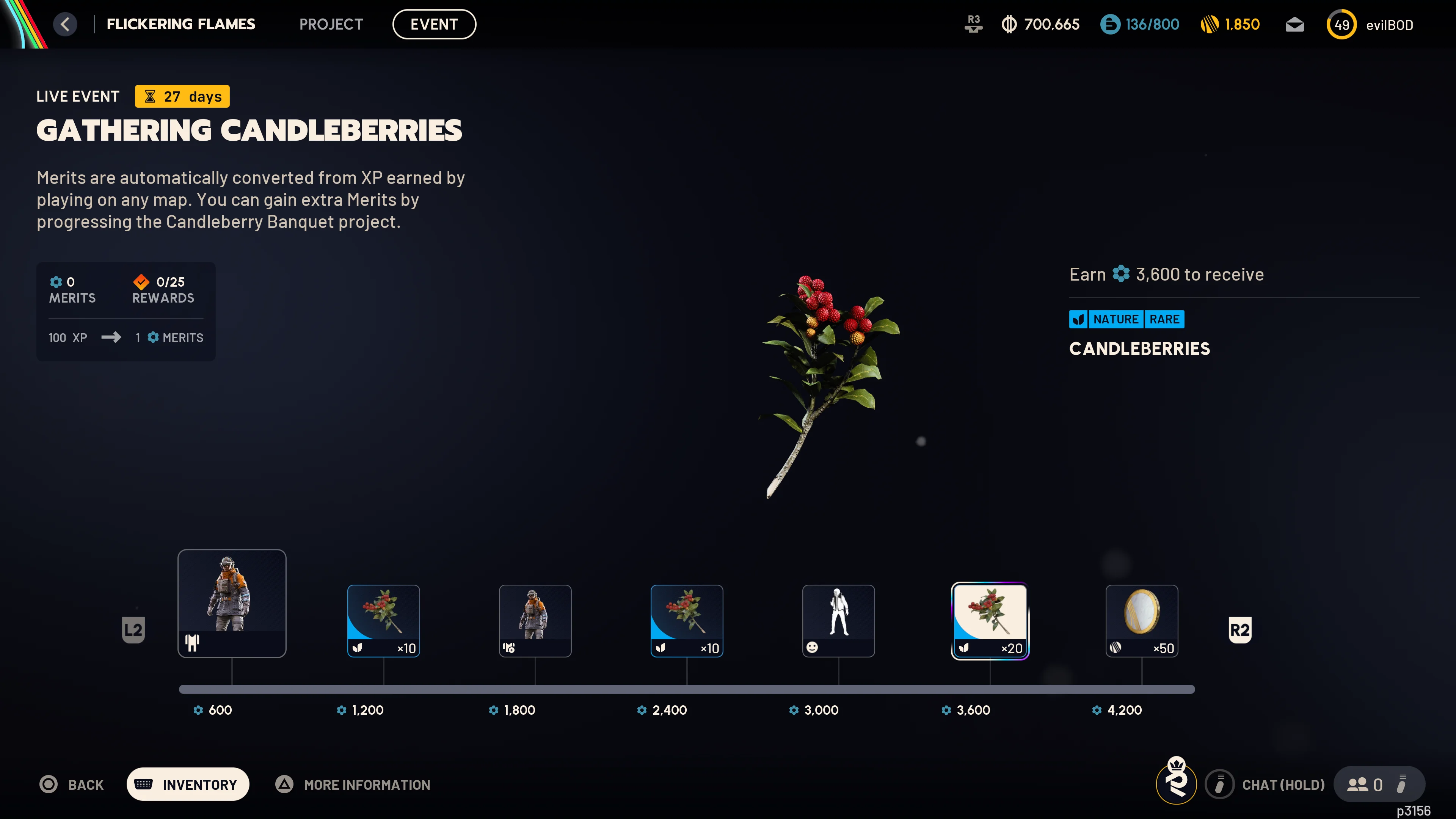Select the x20 Candleberries reward tile
This screenshot has height=819, width=1456.
(x=990, y=621)
